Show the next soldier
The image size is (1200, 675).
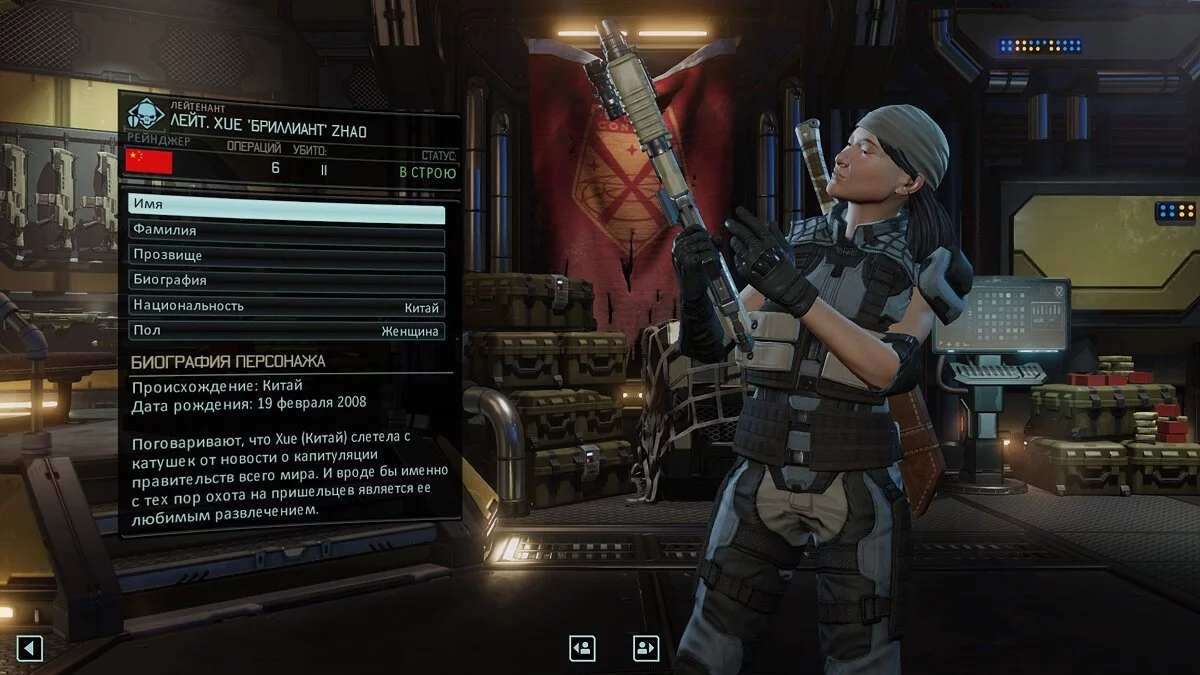click(646, 648)
